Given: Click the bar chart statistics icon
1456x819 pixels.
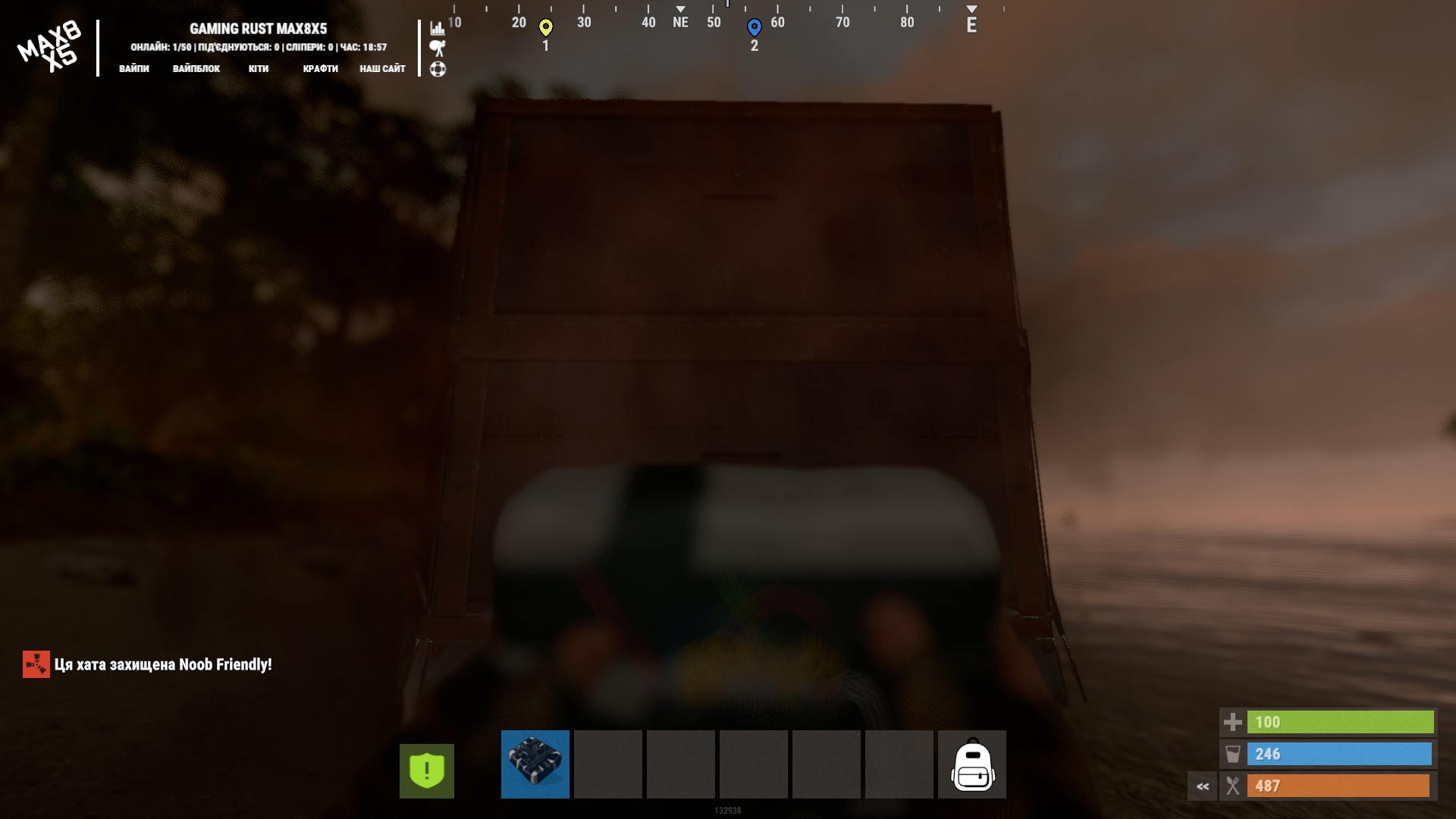Looking at the screenshot, I should [x=438, y=28].
